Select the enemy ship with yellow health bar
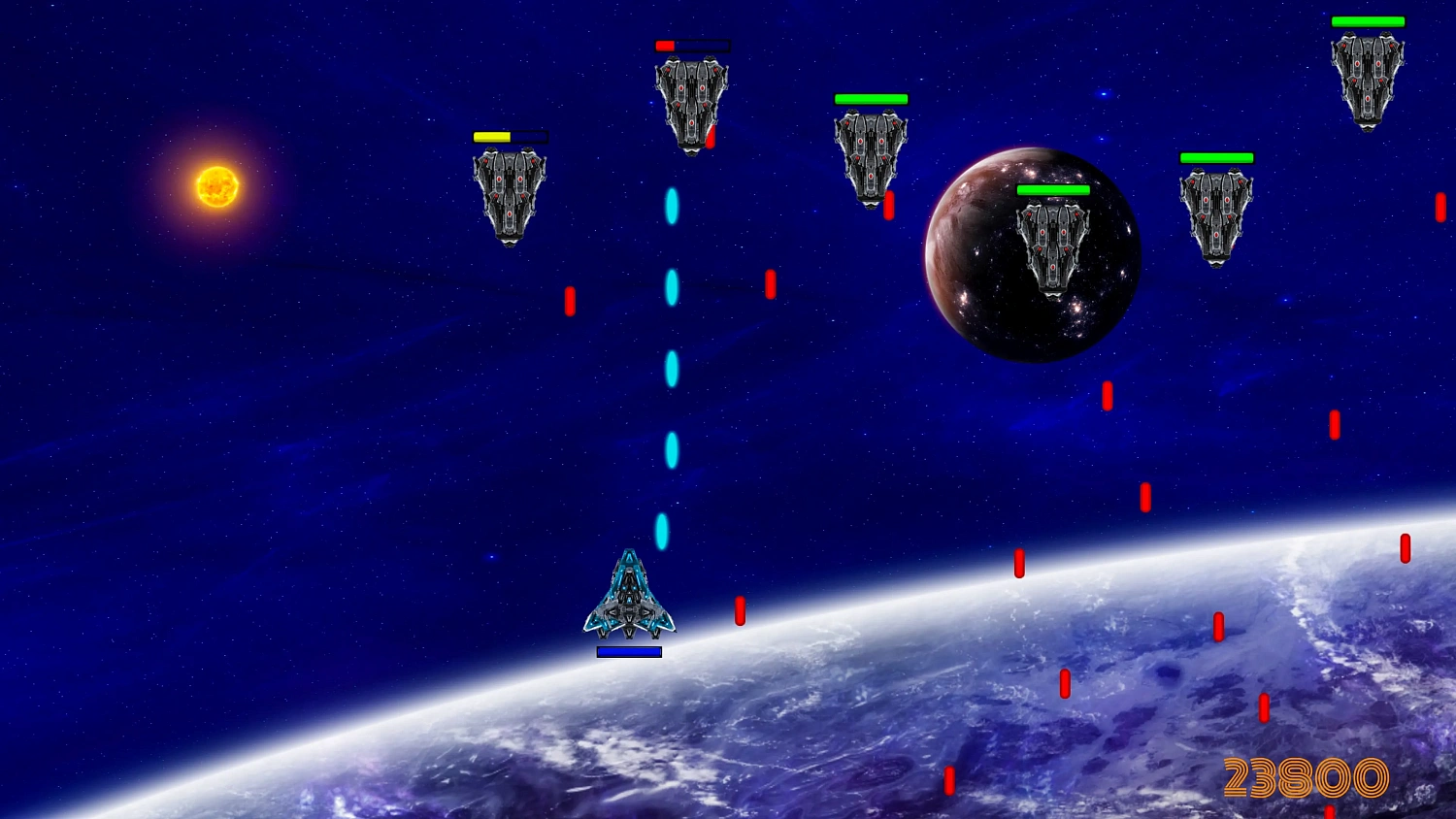Screen dimensions: 1456x819 pos(508,194)
